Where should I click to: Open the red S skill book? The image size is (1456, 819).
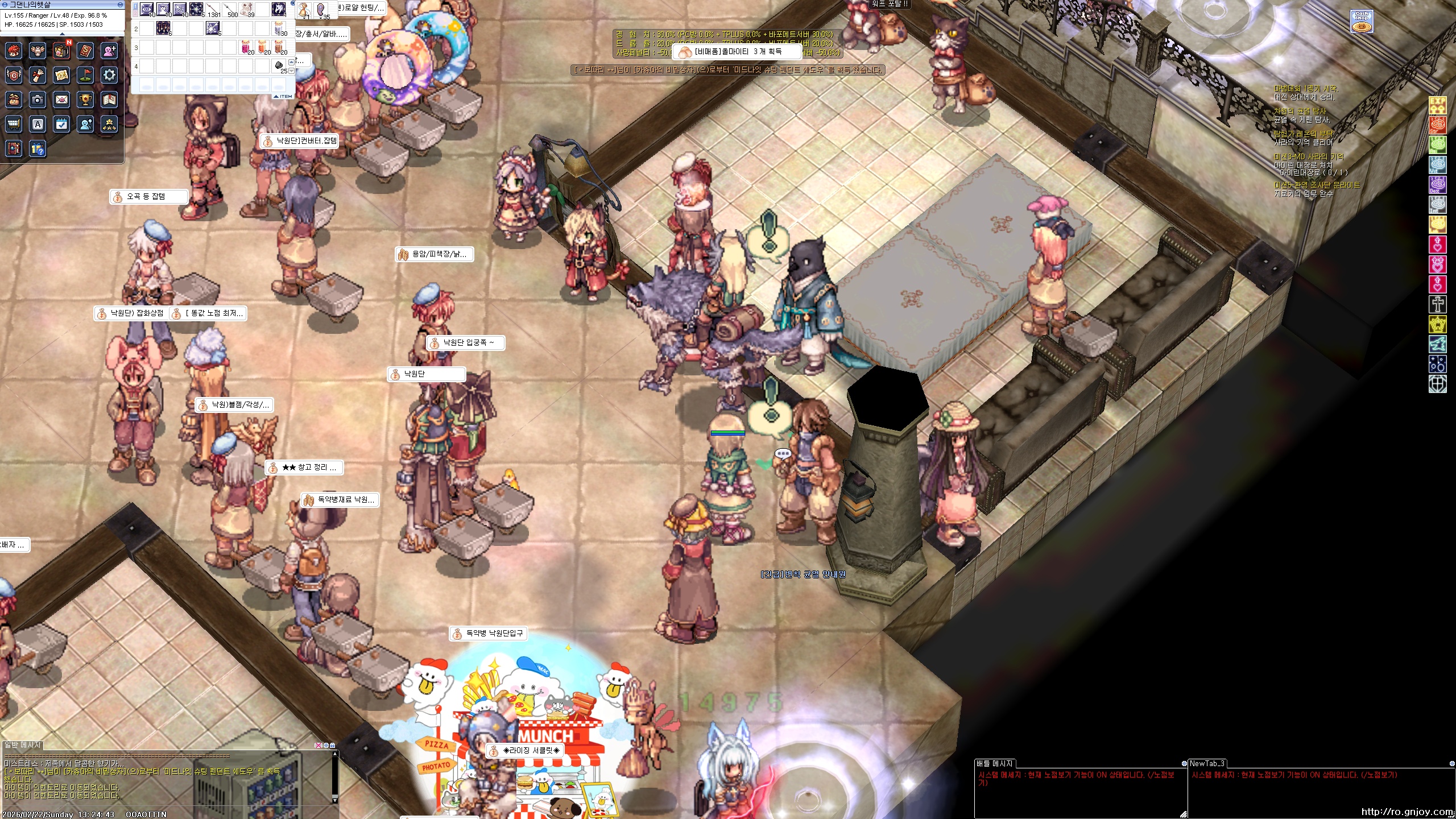(85, 51)
